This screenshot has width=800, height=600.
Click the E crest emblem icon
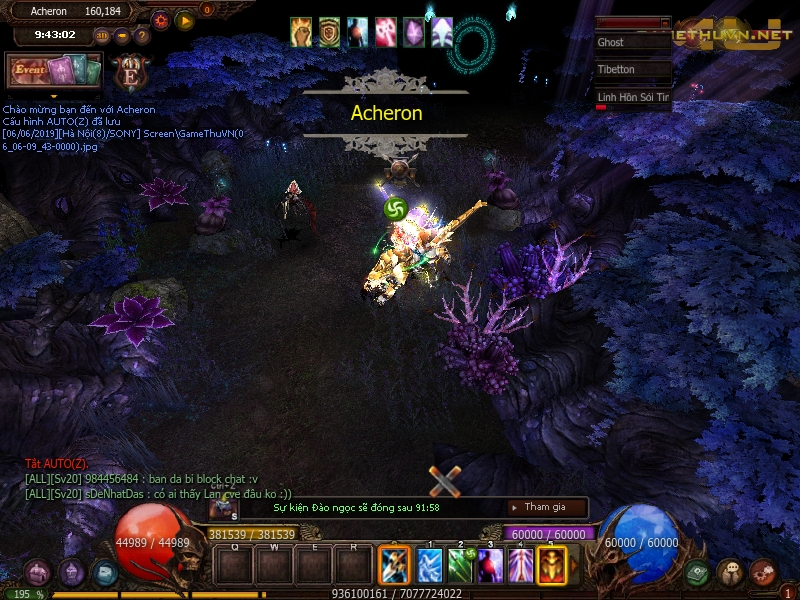tap(131, 71)
